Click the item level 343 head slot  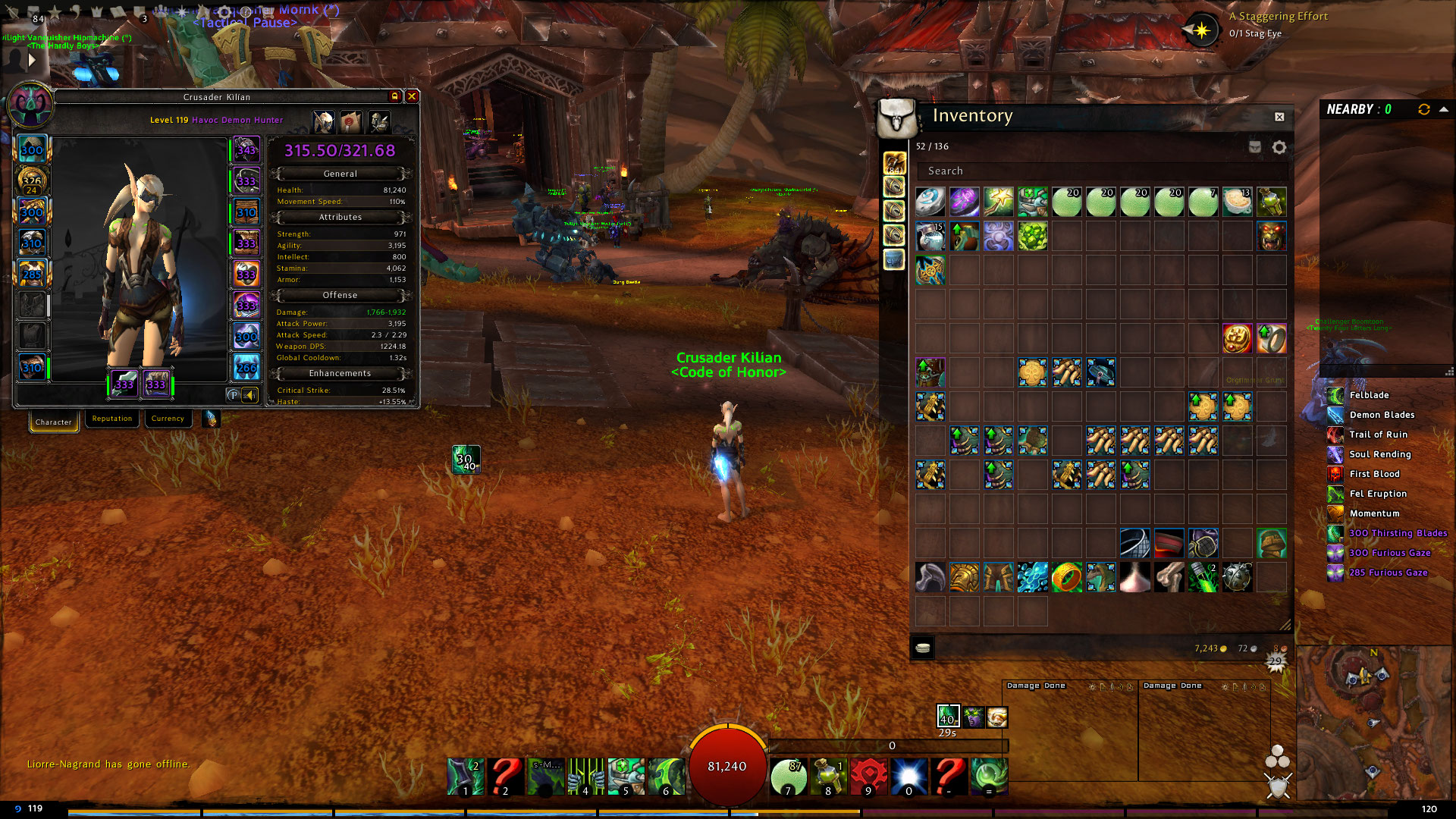point(246,149)
